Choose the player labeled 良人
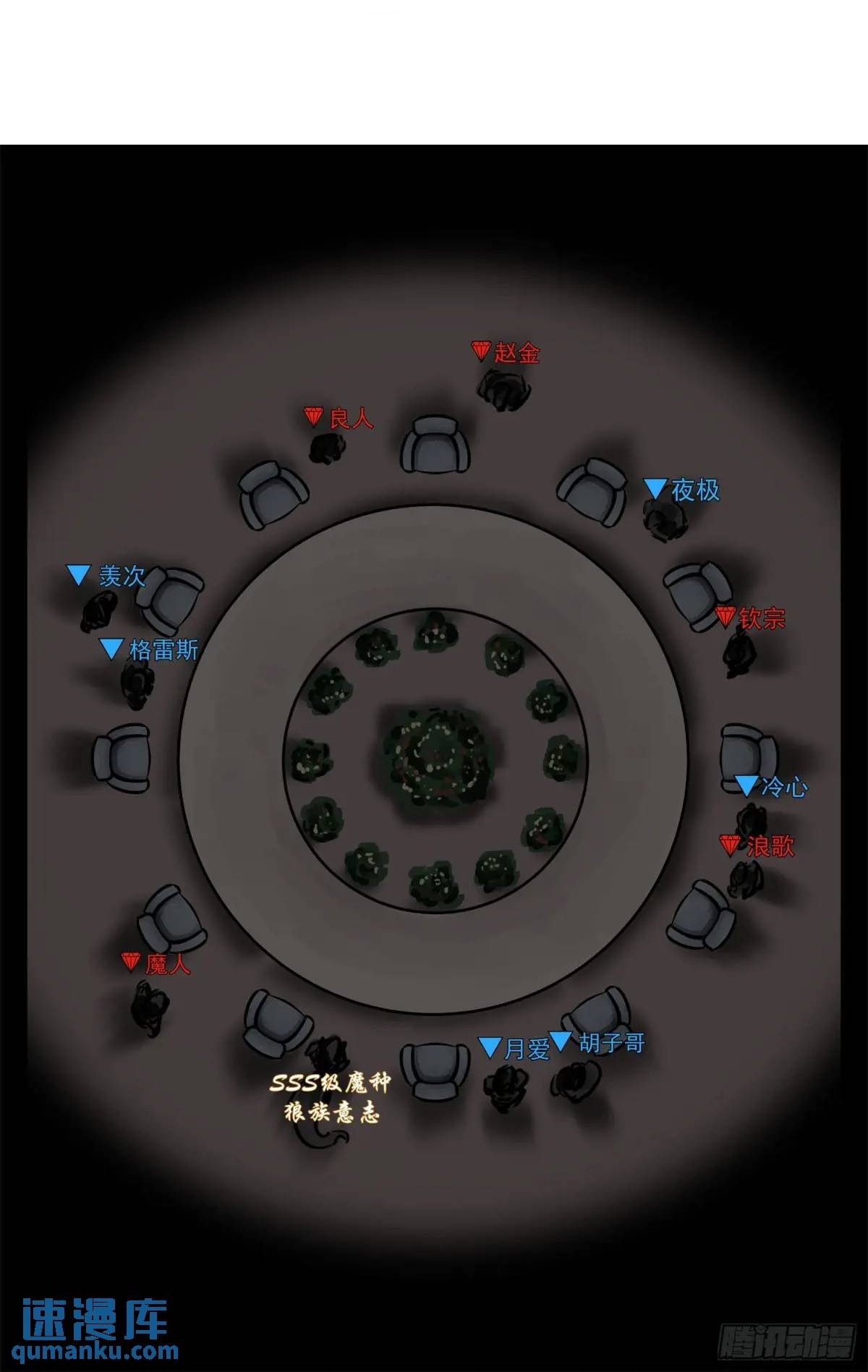 (x=327, y=448)
